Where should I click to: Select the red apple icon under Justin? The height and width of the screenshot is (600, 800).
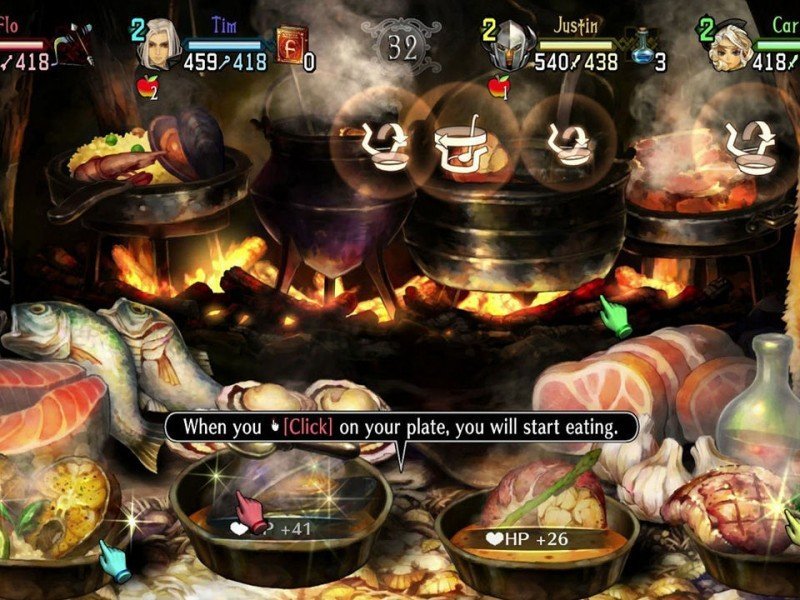click(497, 88)
